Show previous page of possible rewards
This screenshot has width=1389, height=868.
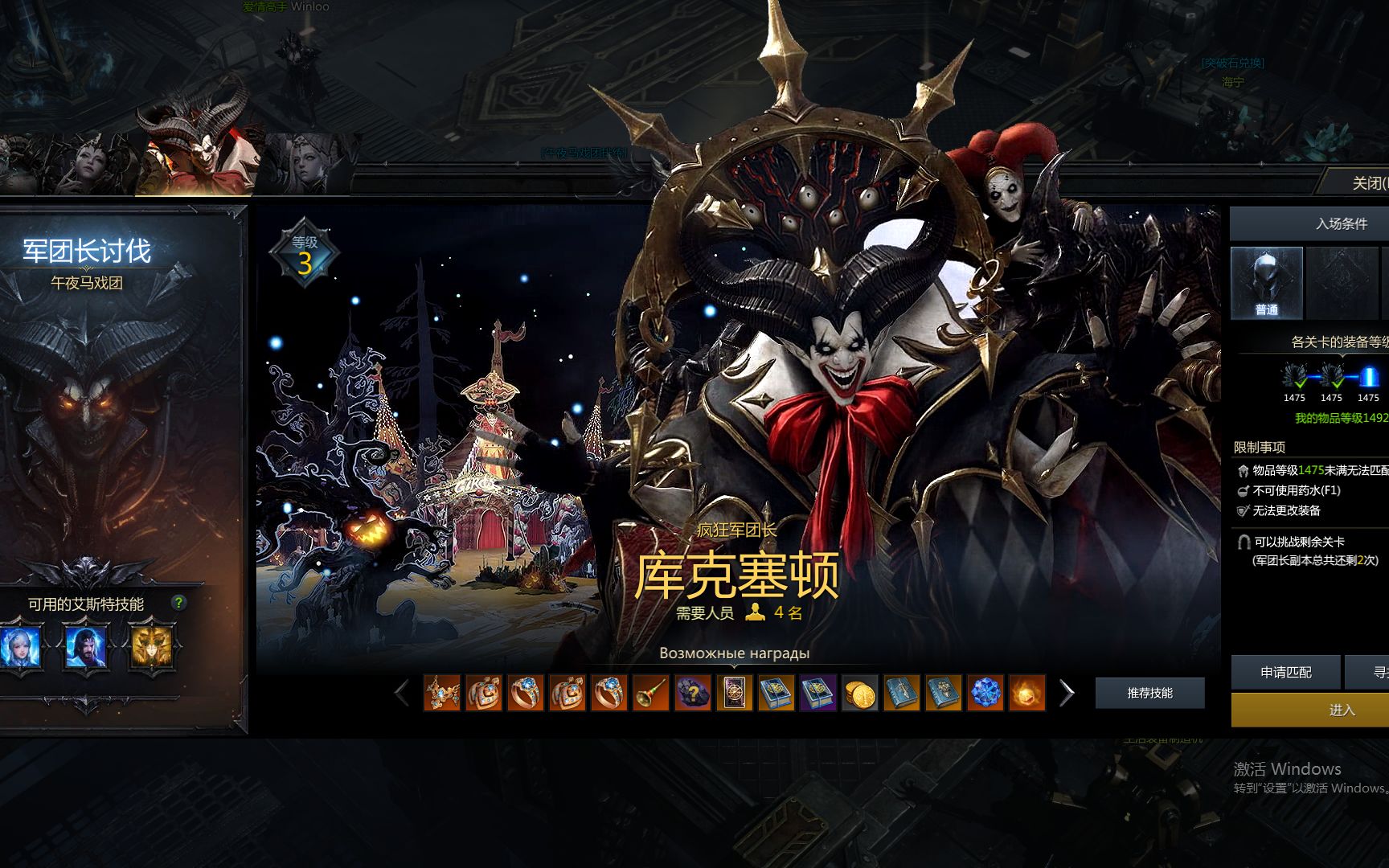click(402, 693)
